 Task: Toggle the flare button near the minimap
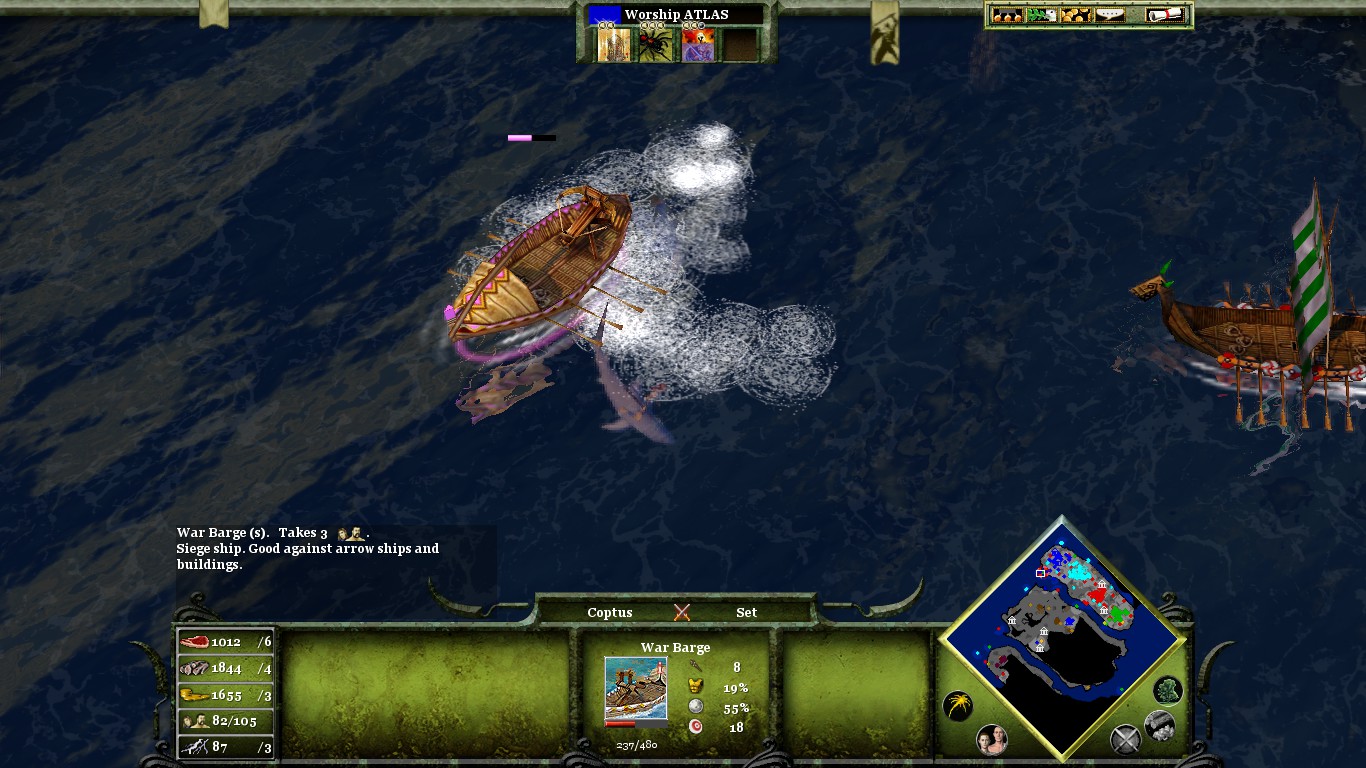(958, 706)
